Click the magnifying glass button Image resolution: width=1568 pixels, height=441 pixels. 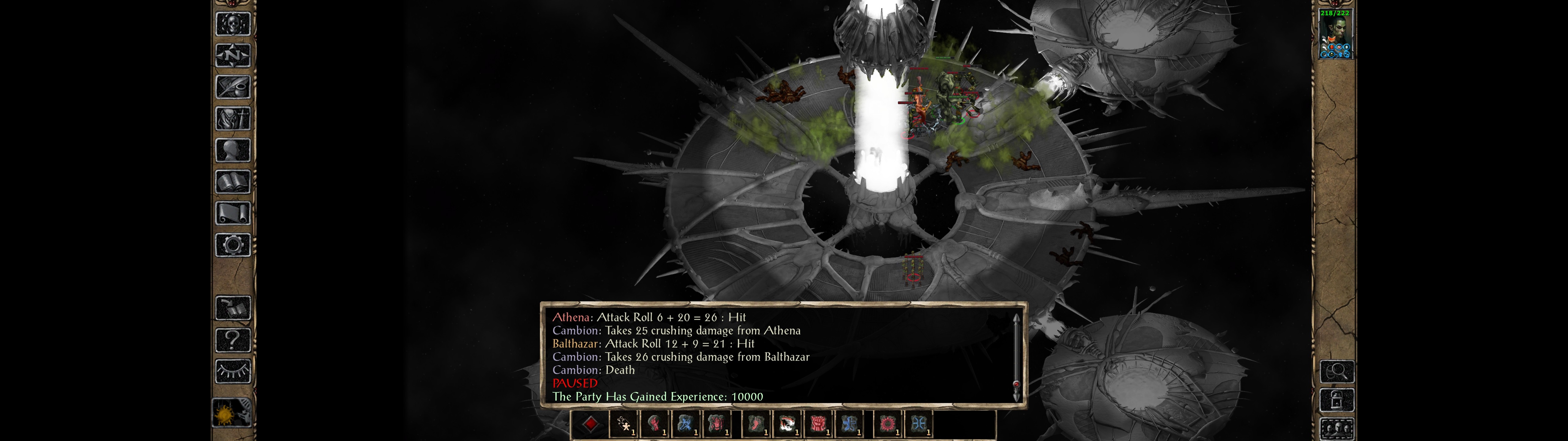1337,371
